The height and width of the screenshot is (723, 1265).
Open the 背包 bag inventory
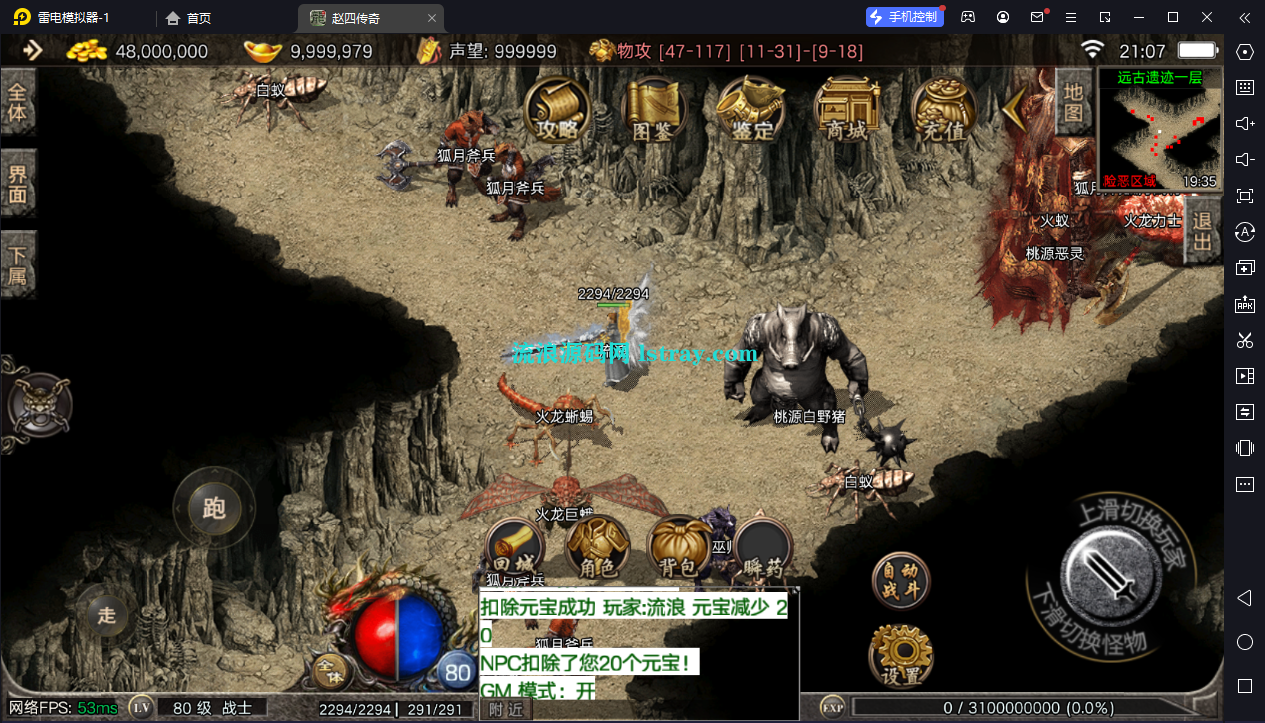point(679,549)
